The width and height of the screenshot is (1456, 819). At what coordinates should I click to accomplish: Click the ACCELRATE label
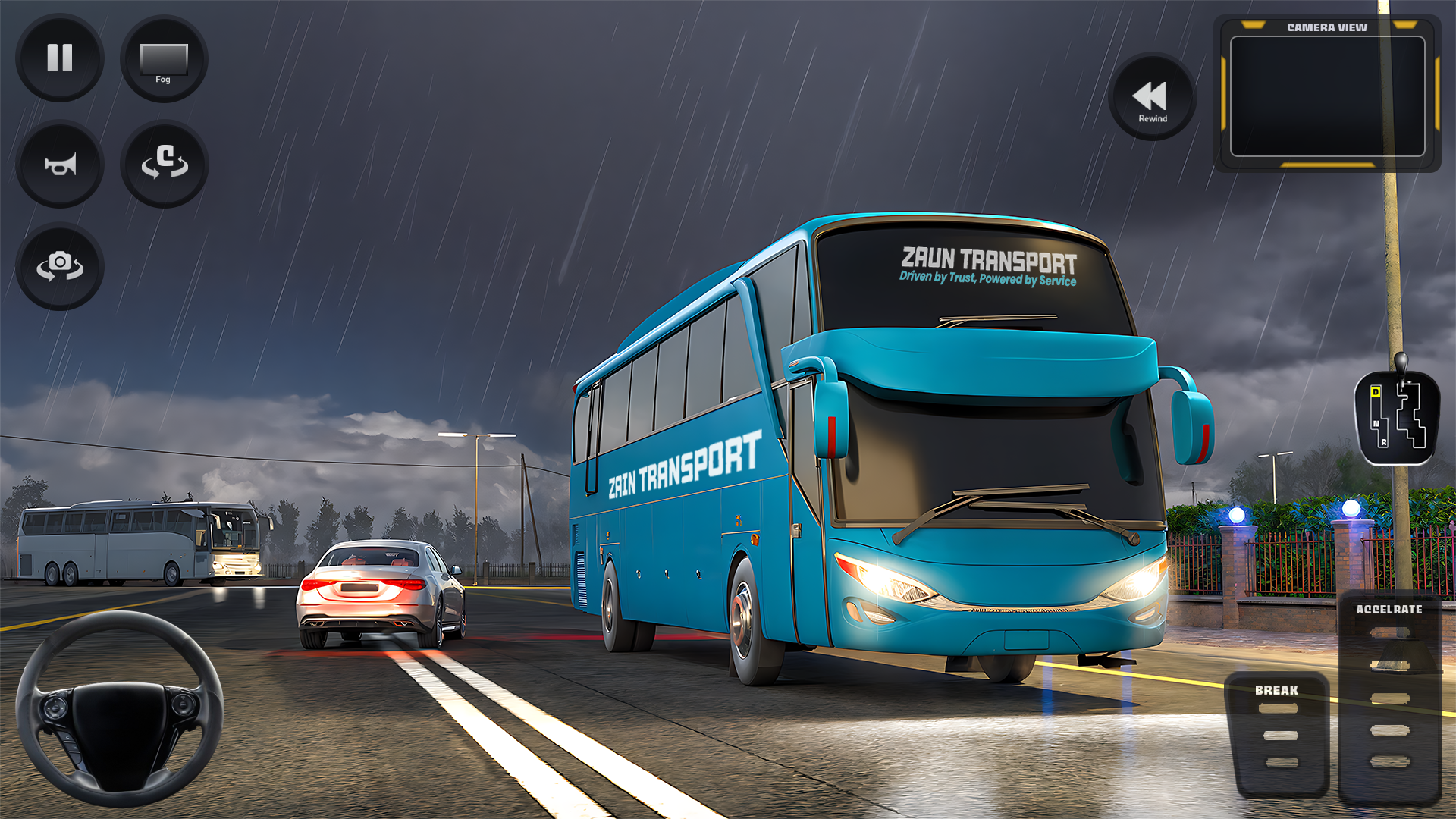(x=1389, y=609)
